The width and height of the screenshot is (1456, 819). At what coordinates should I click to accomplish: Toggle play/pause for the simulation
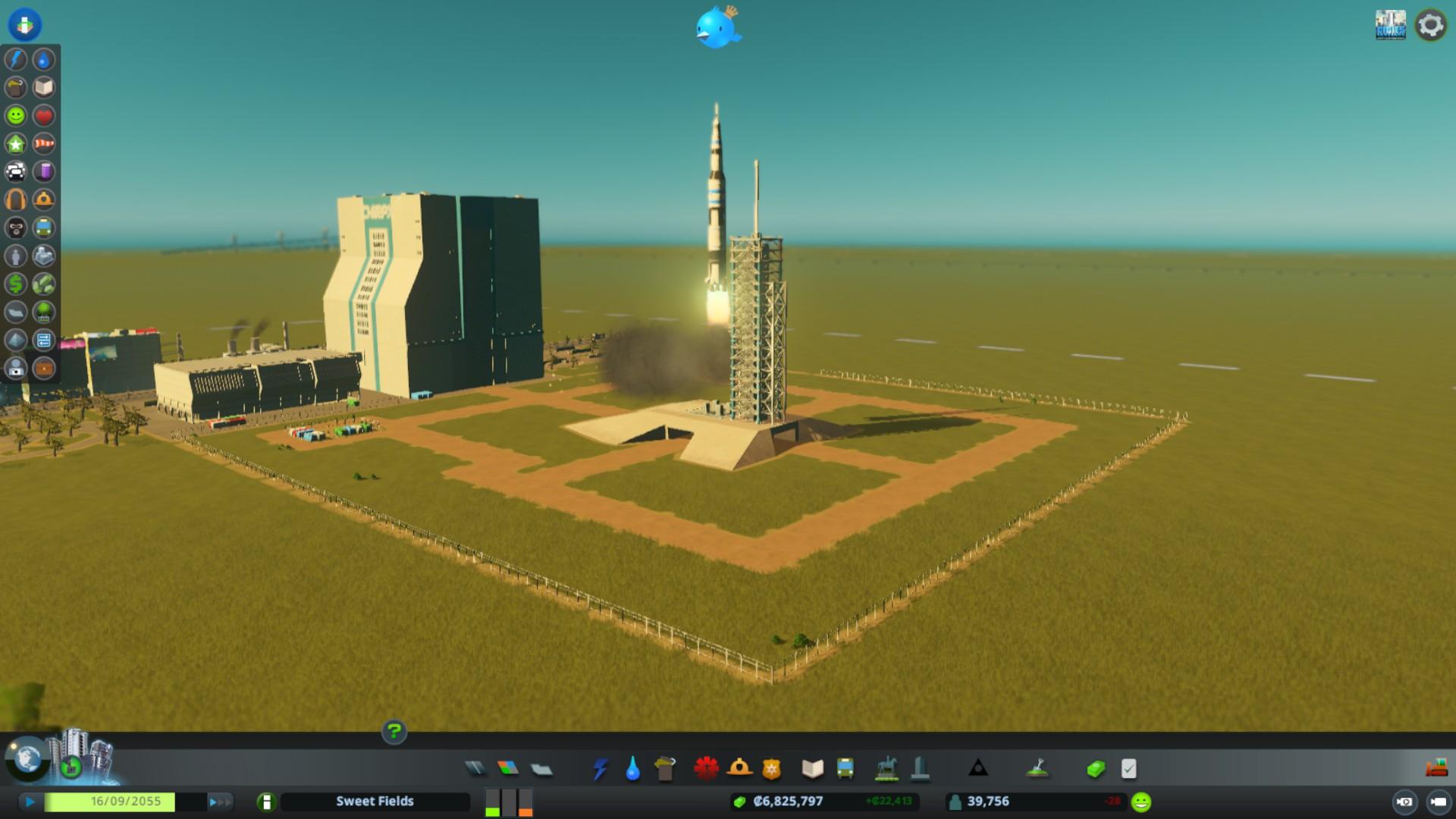pyautogui.click(x=30, y=802)
